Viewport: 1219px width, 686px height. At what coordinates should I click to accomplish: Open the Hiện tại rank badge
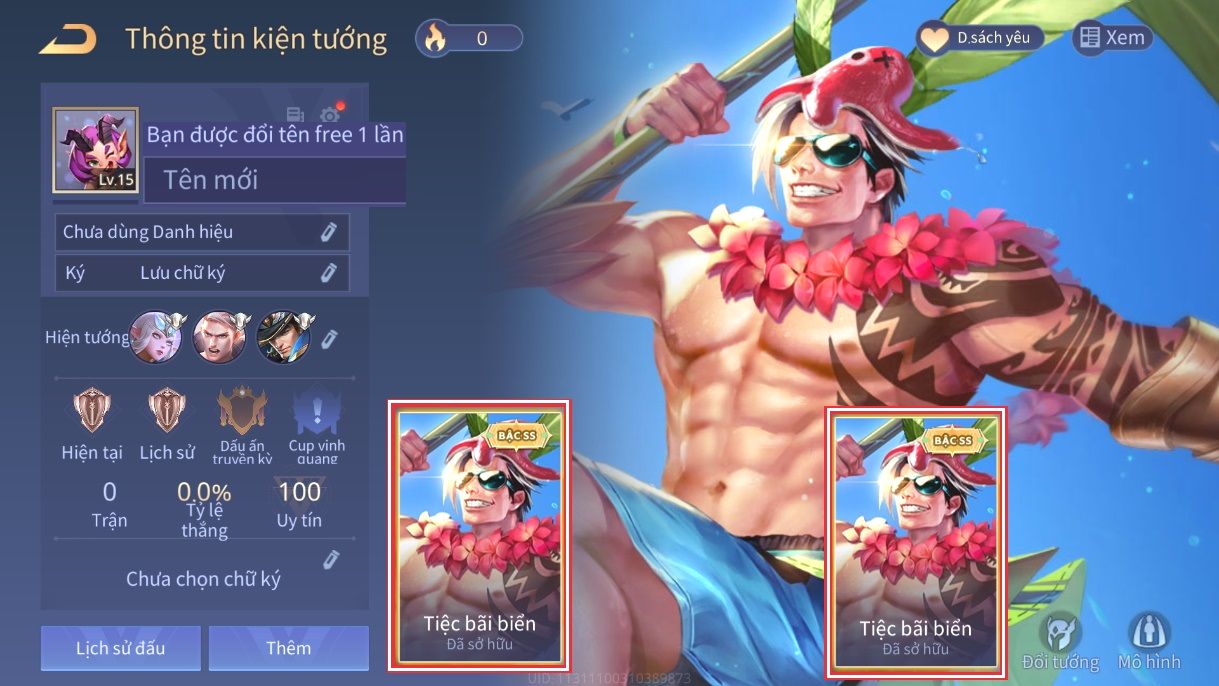[x=91, y=411]
